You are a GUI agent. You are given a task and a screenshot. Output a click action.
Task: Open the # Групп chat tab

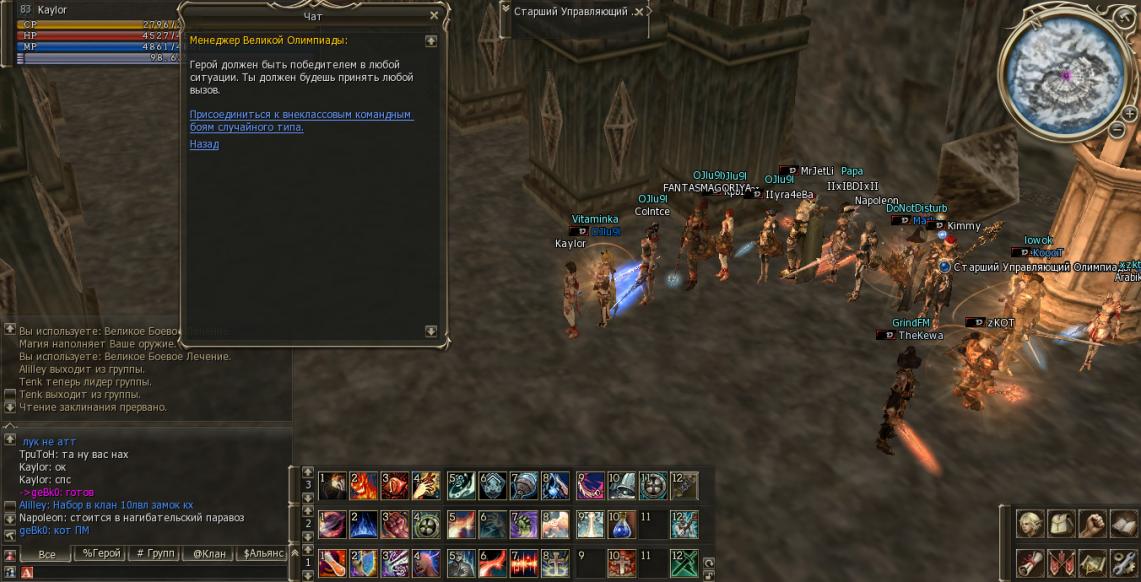click(x=155, y=553)
